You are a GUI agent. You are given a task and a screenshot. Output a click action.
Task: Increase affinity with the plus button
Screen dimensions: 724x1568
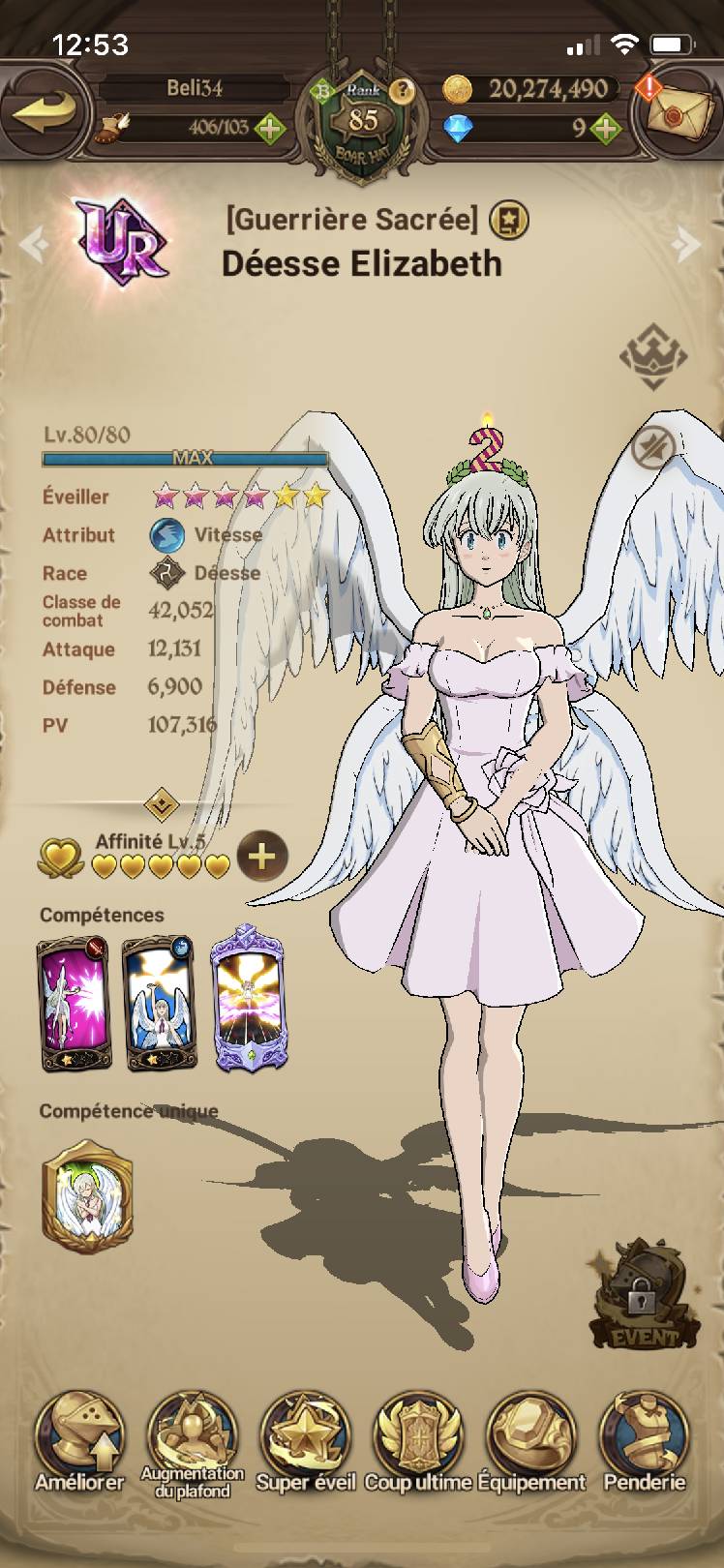[261, 856]
